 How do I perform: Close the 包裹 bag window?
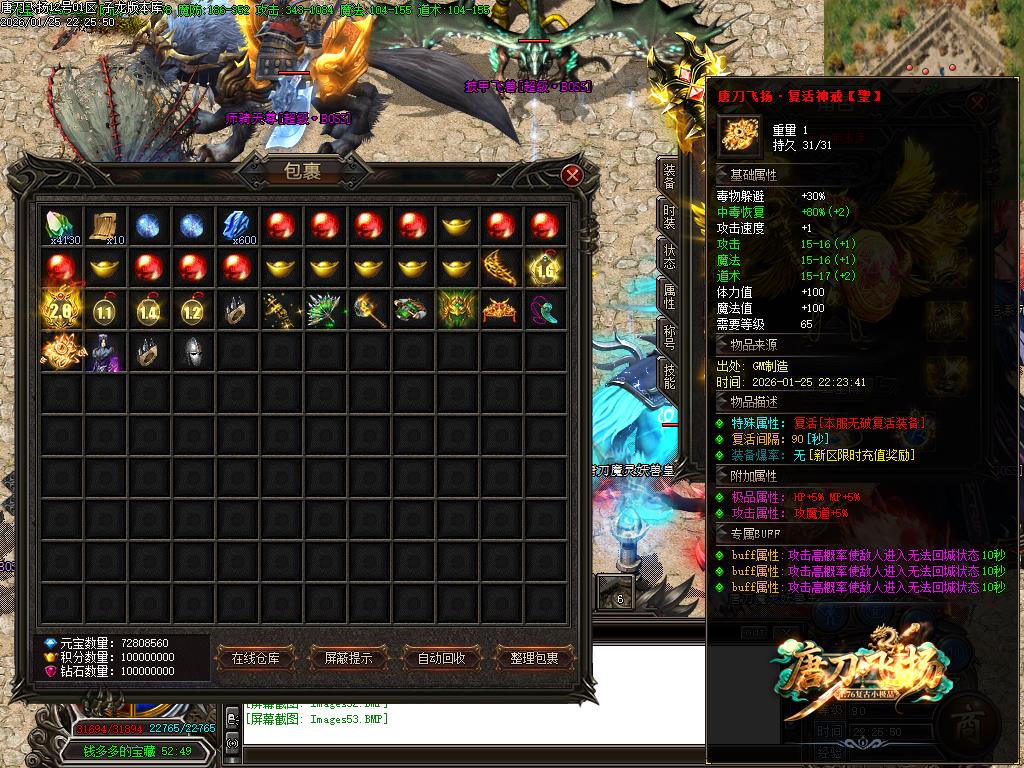572,175
